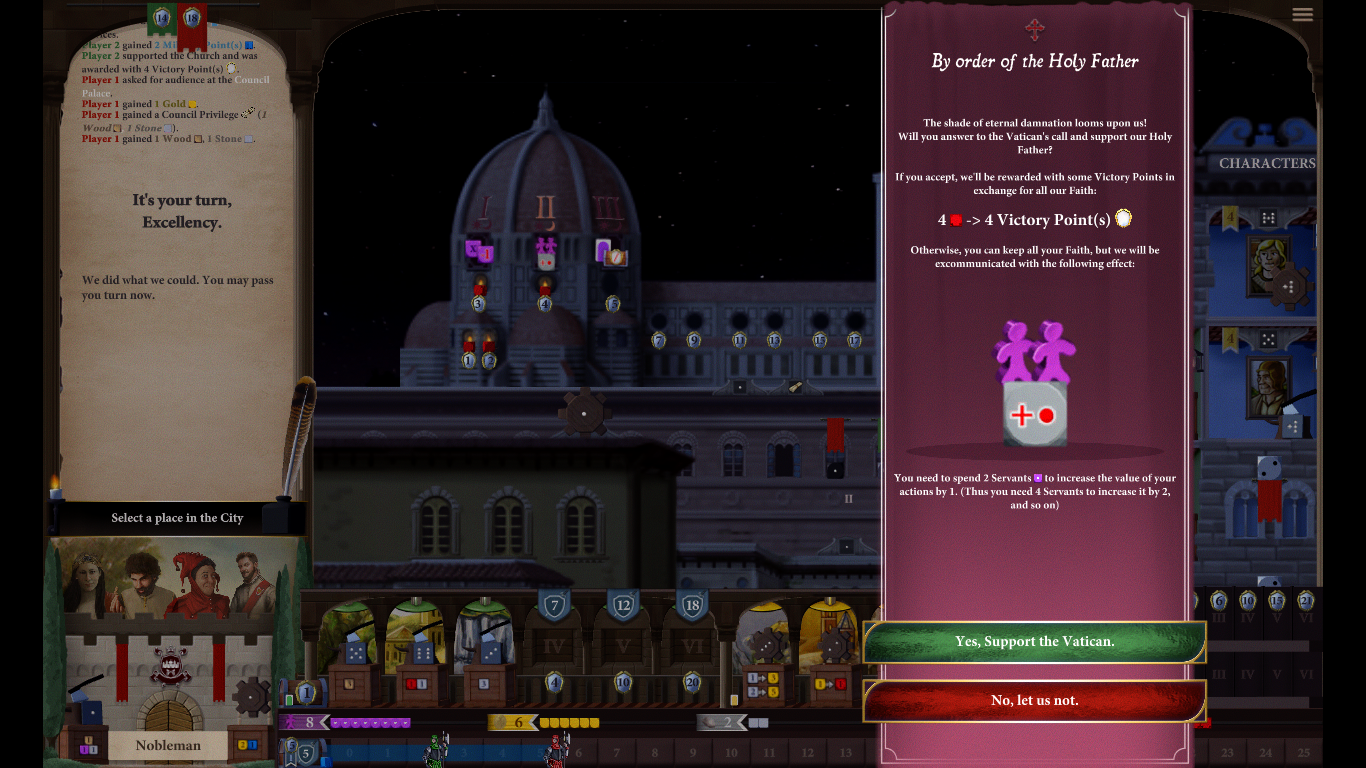Click the red player score banner
The image size is (1366, 768).
click(x=192, y=20)
